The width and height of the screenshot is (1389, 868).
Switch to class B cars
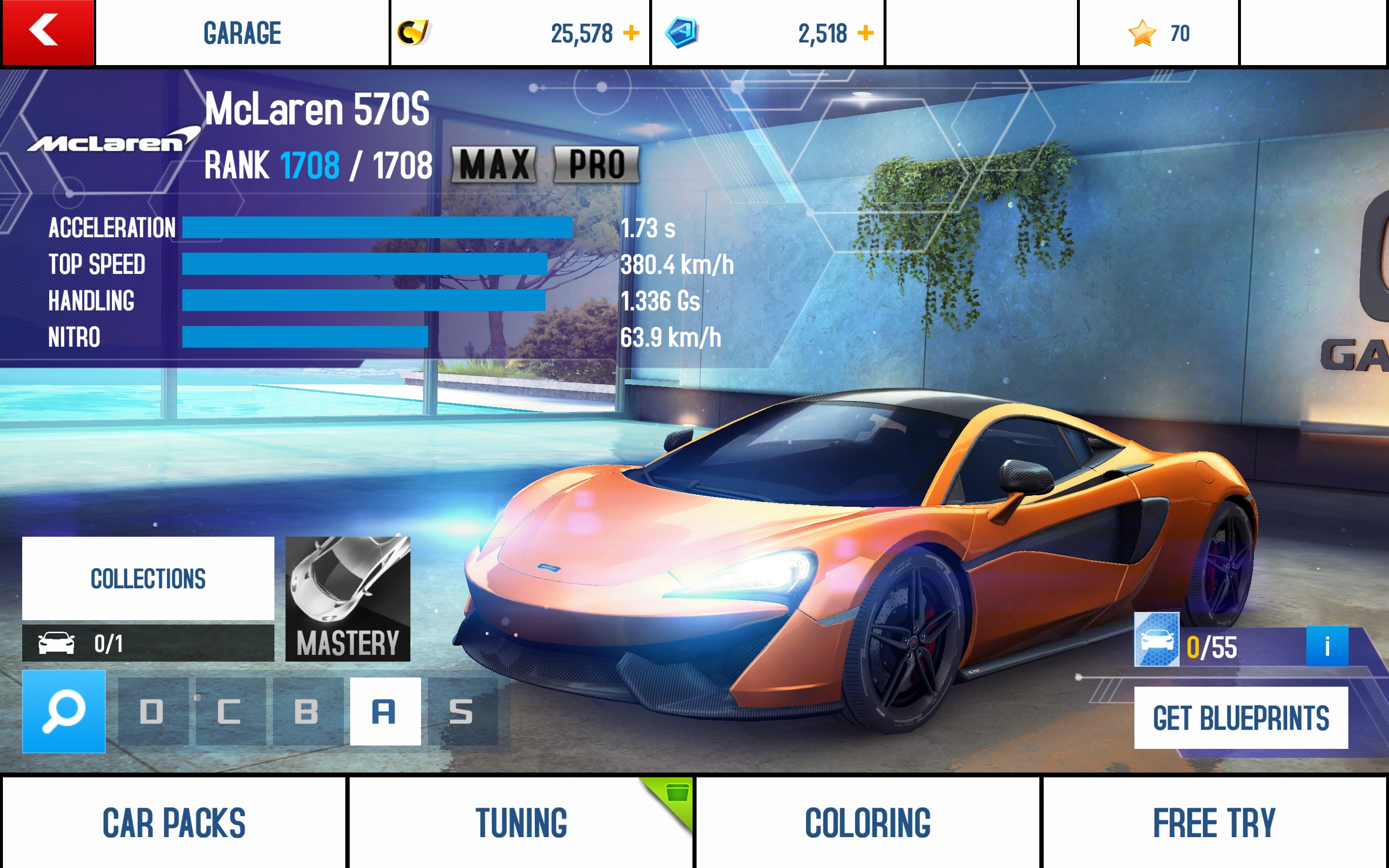(x=308, y=711)
